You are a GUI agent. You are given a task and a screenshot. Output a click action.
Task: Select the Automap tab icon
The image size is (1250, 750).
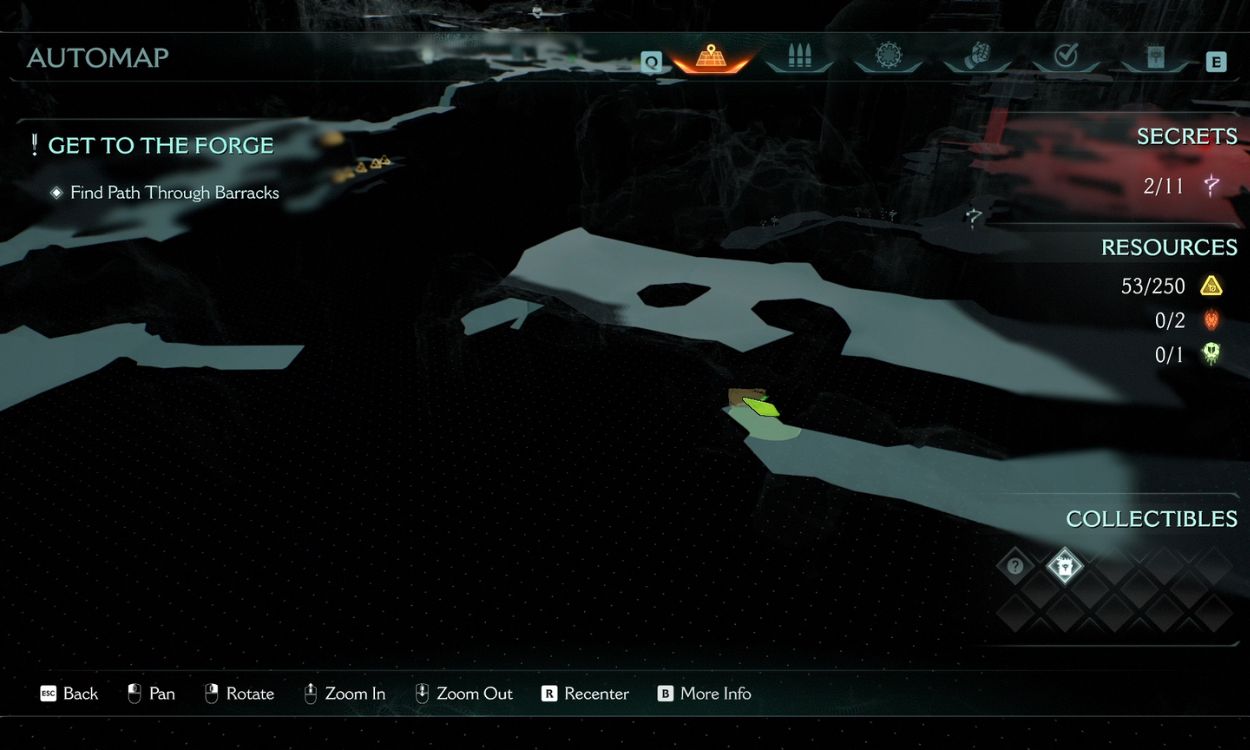tap(711, 57)
